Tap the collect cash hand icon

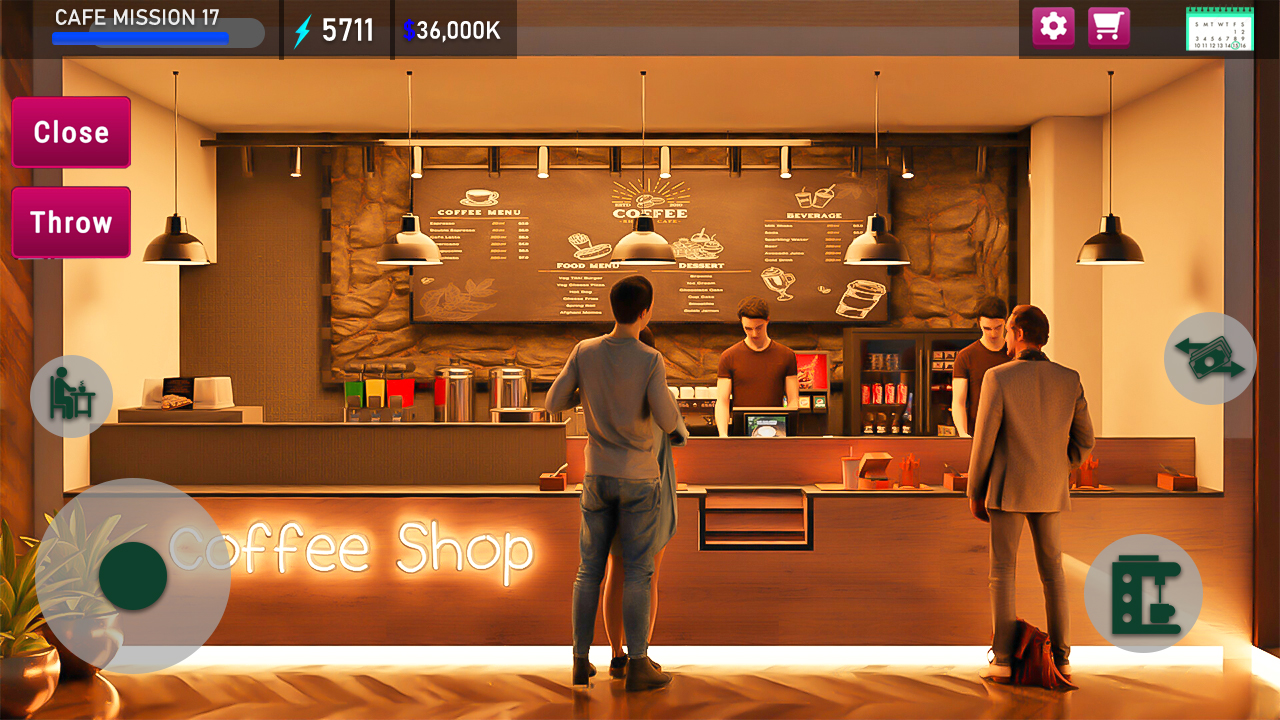tap(1209, 357)
